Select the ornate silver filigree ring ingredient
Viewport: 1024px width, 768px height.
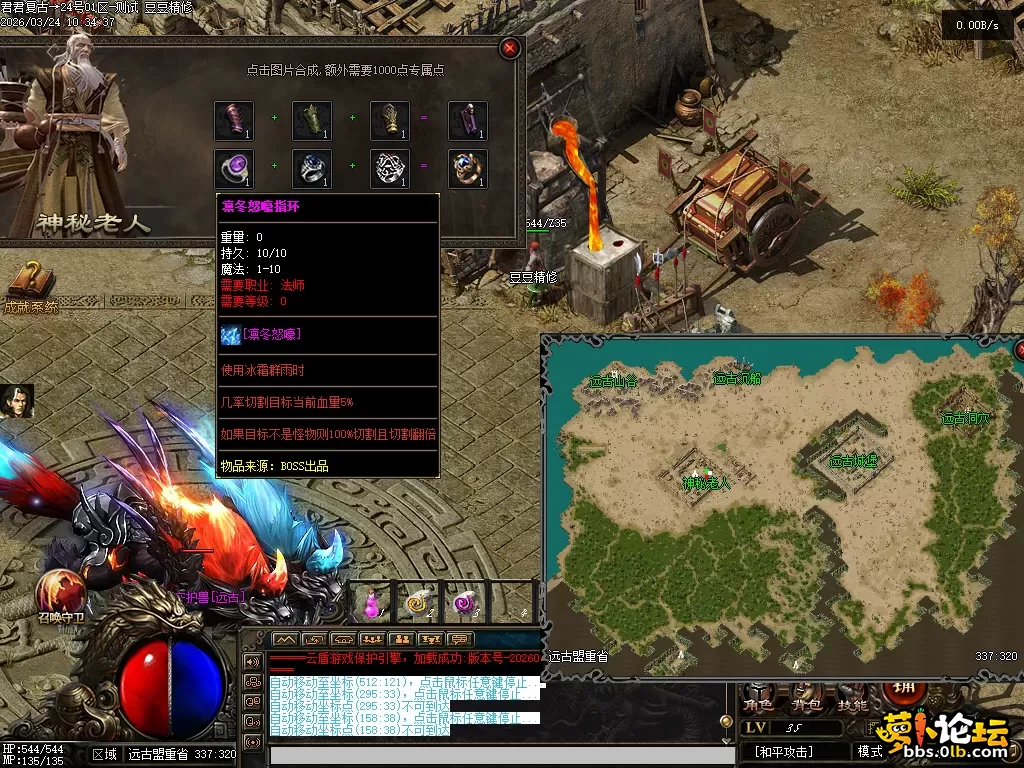coord(390,168)
